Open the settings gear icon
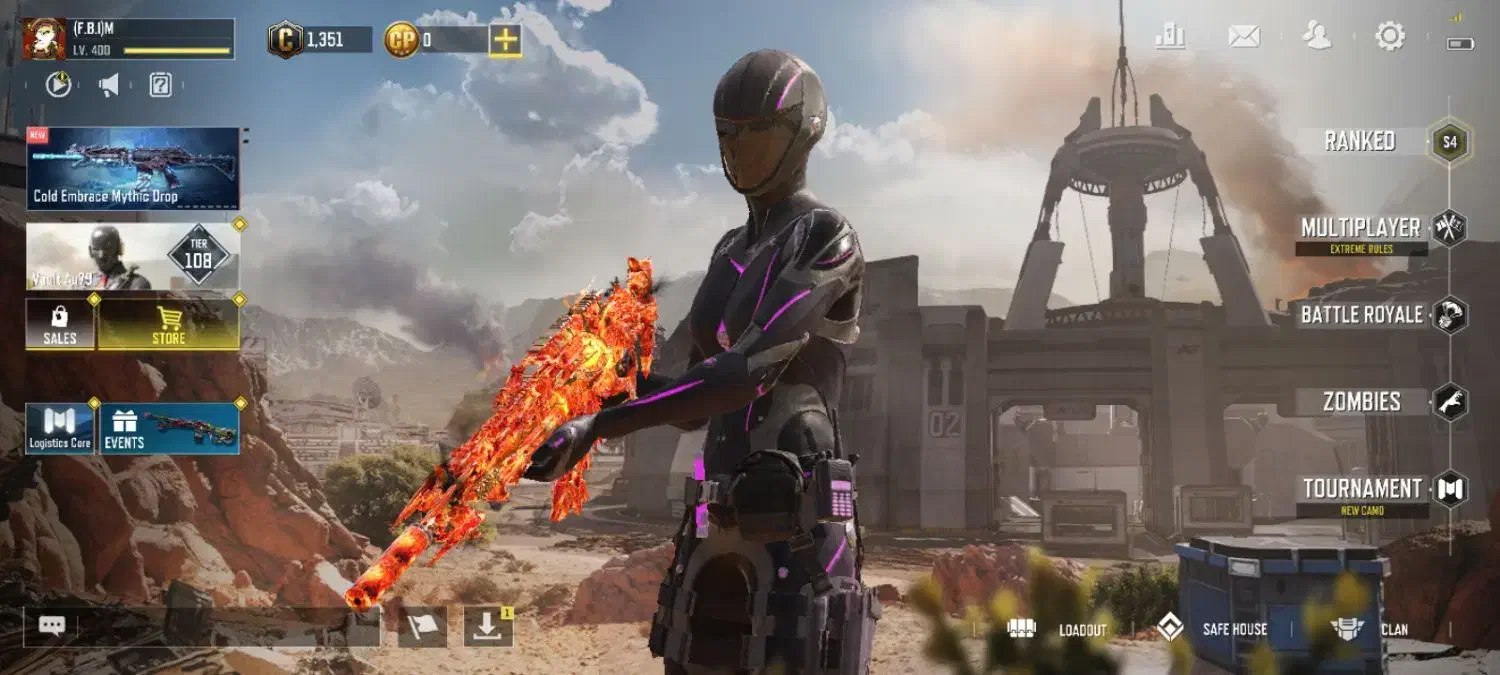 pyautogui.click(x=1390, y=37)
